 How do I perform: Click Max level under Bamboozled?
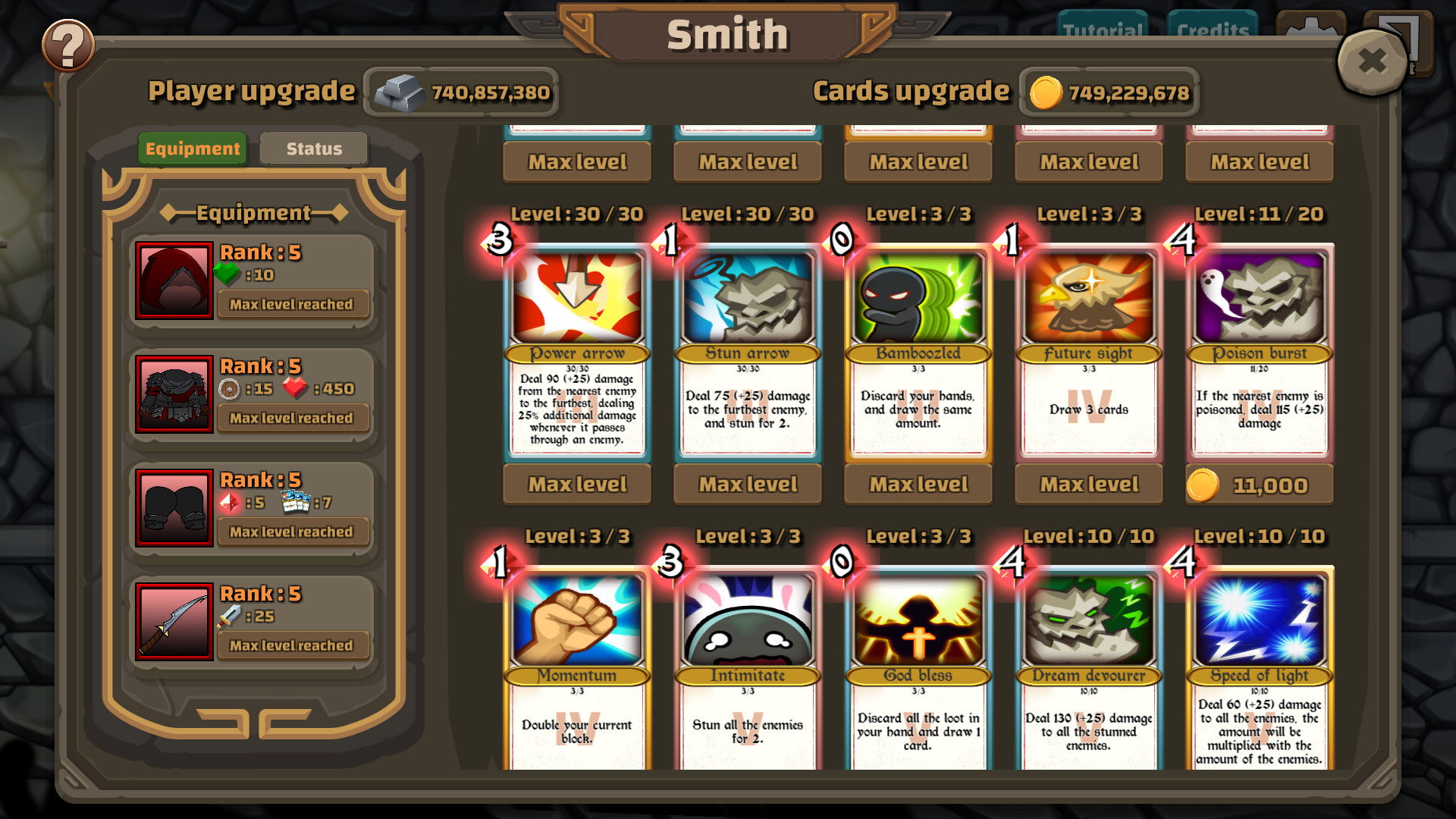pyautogui.click(x=918, y=484)
